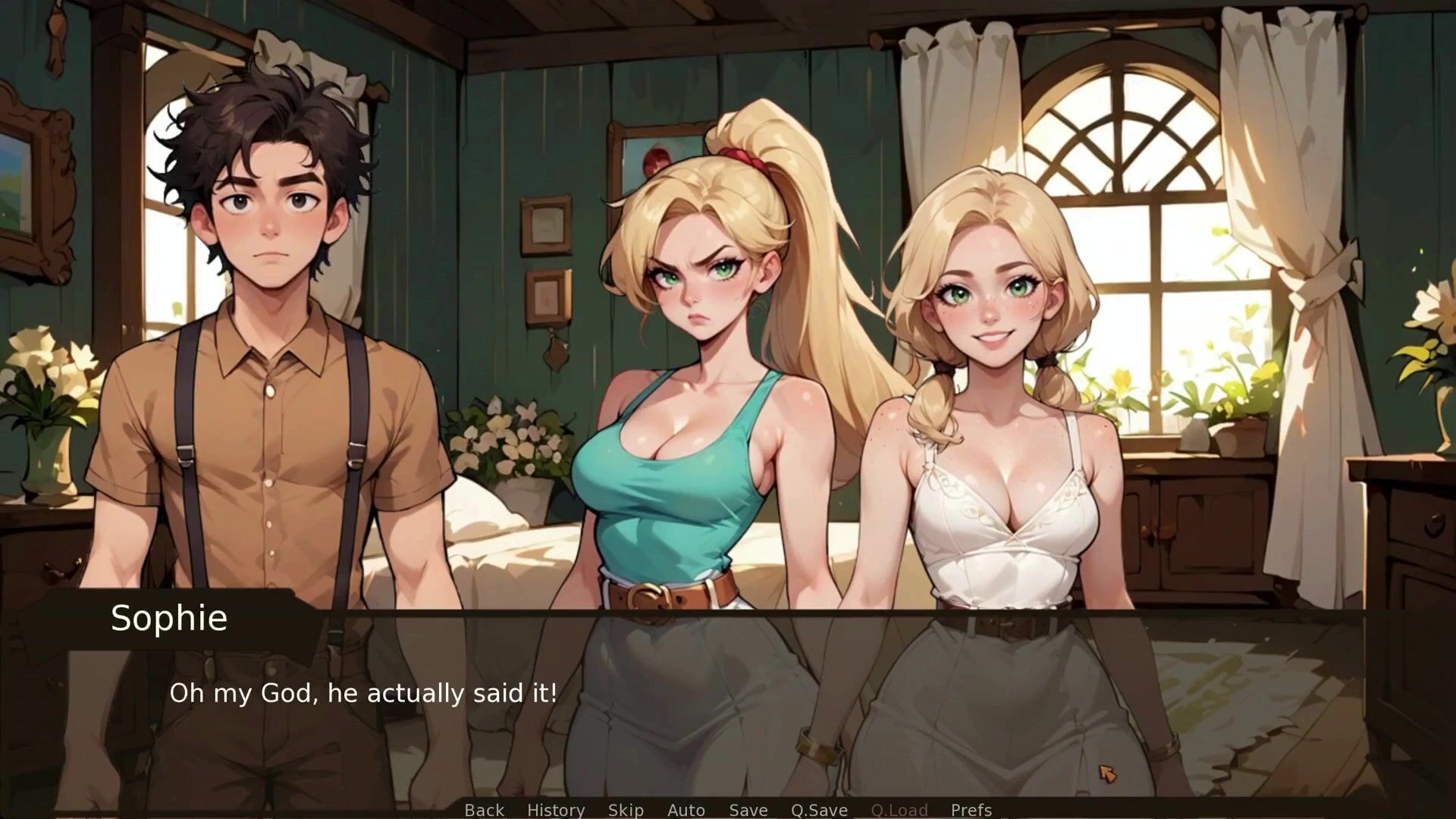Screen dimensions: 1456x819
Task: Open the Save game screen
Action: tap(748, 810)
